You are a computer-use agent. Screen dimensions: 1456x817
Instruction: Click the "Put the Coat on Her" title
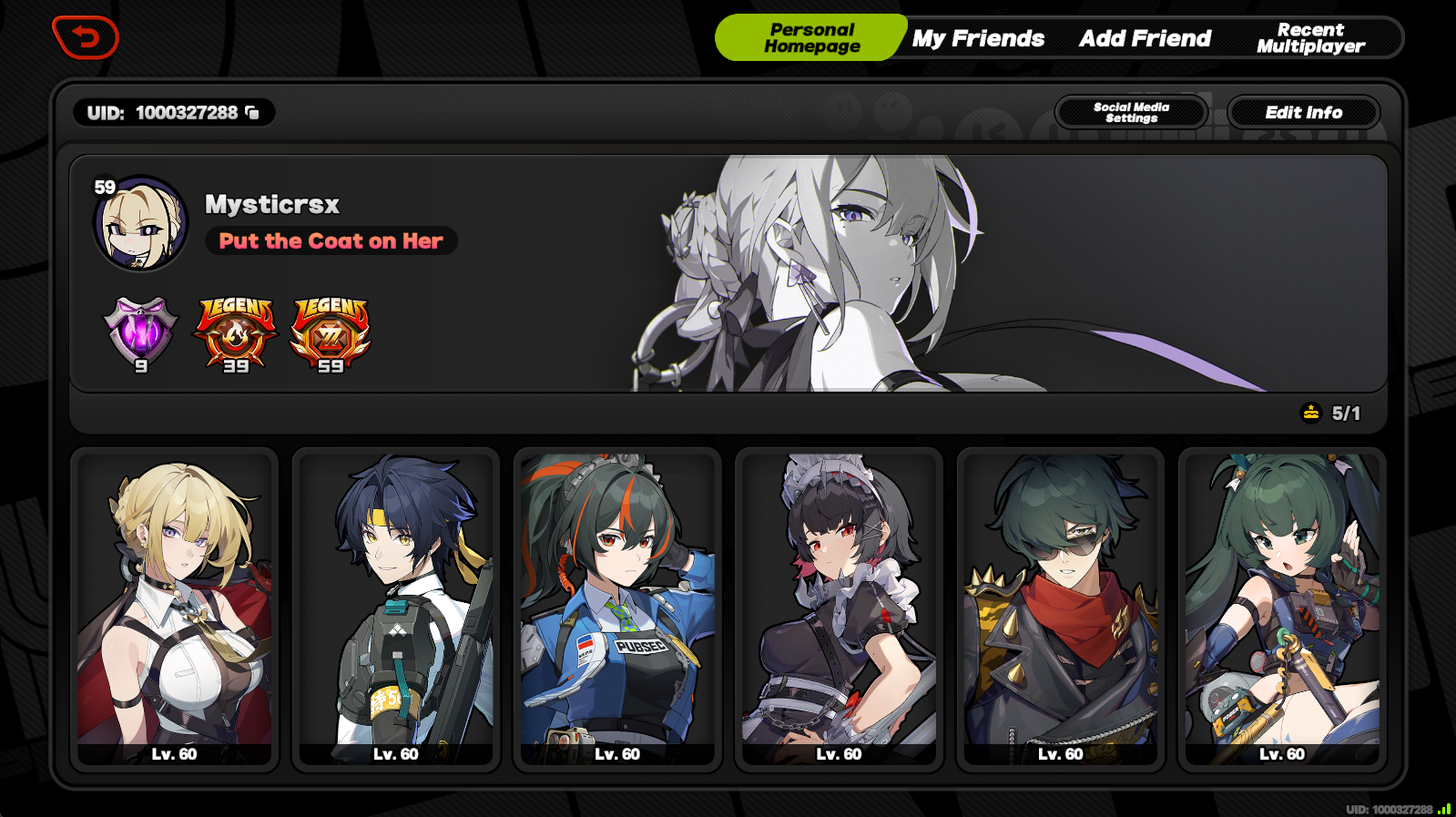coord(330,240)
